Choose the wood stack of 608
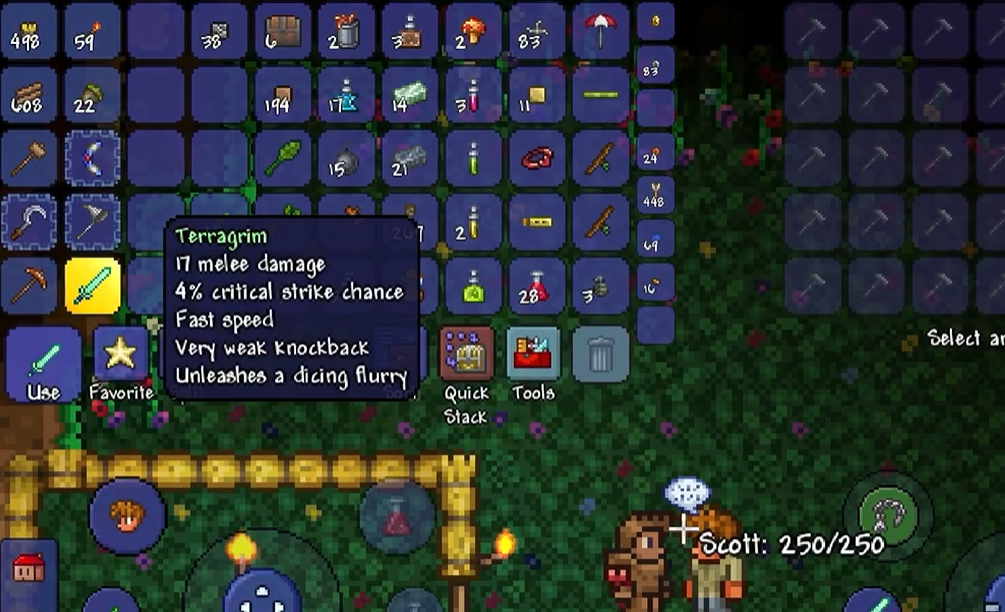The height and width of the screenshot is (612, 1005). coord(28,95)
